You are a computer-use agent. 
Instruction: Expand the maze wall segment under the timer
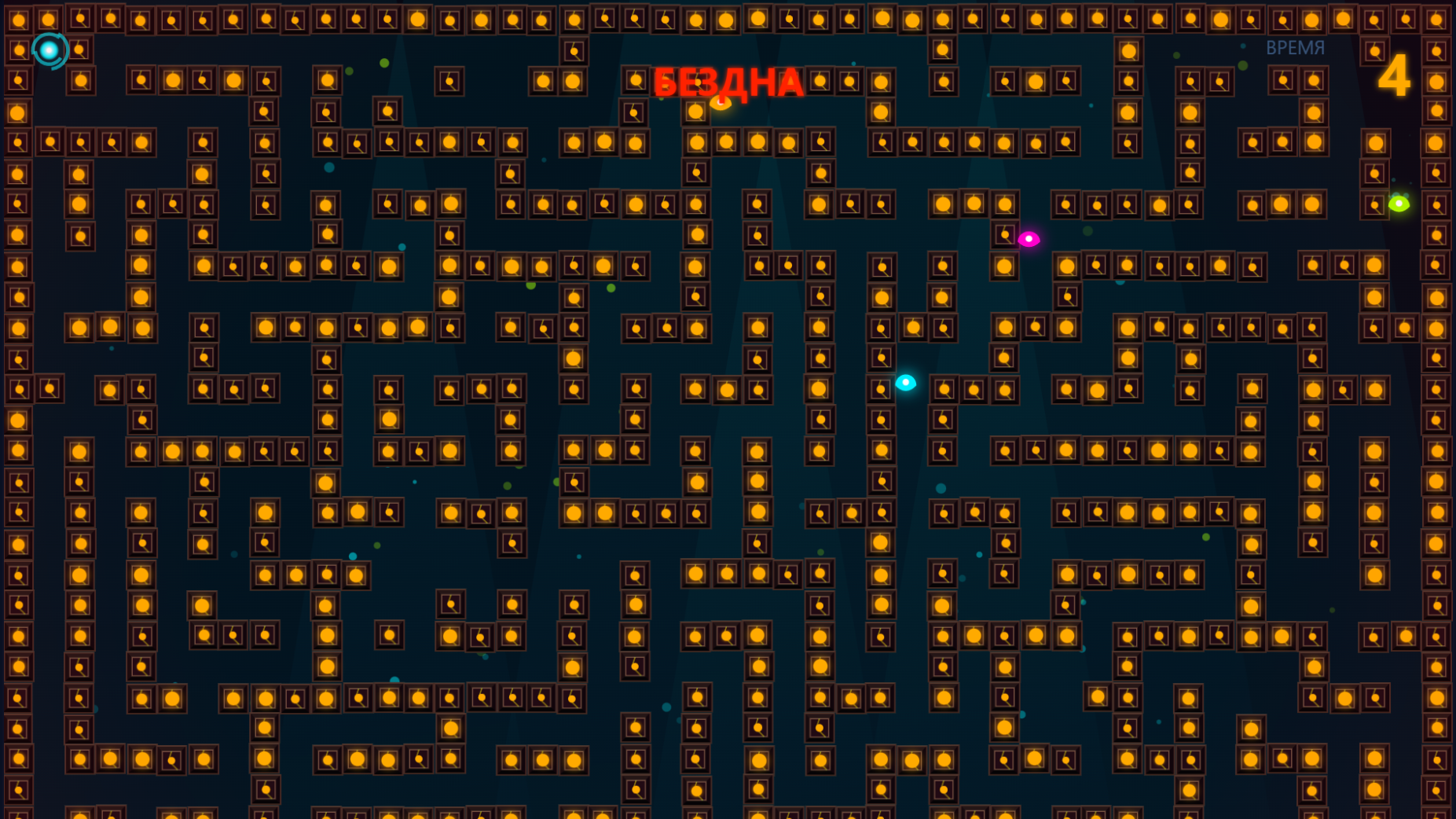[x=1375, y=141]
